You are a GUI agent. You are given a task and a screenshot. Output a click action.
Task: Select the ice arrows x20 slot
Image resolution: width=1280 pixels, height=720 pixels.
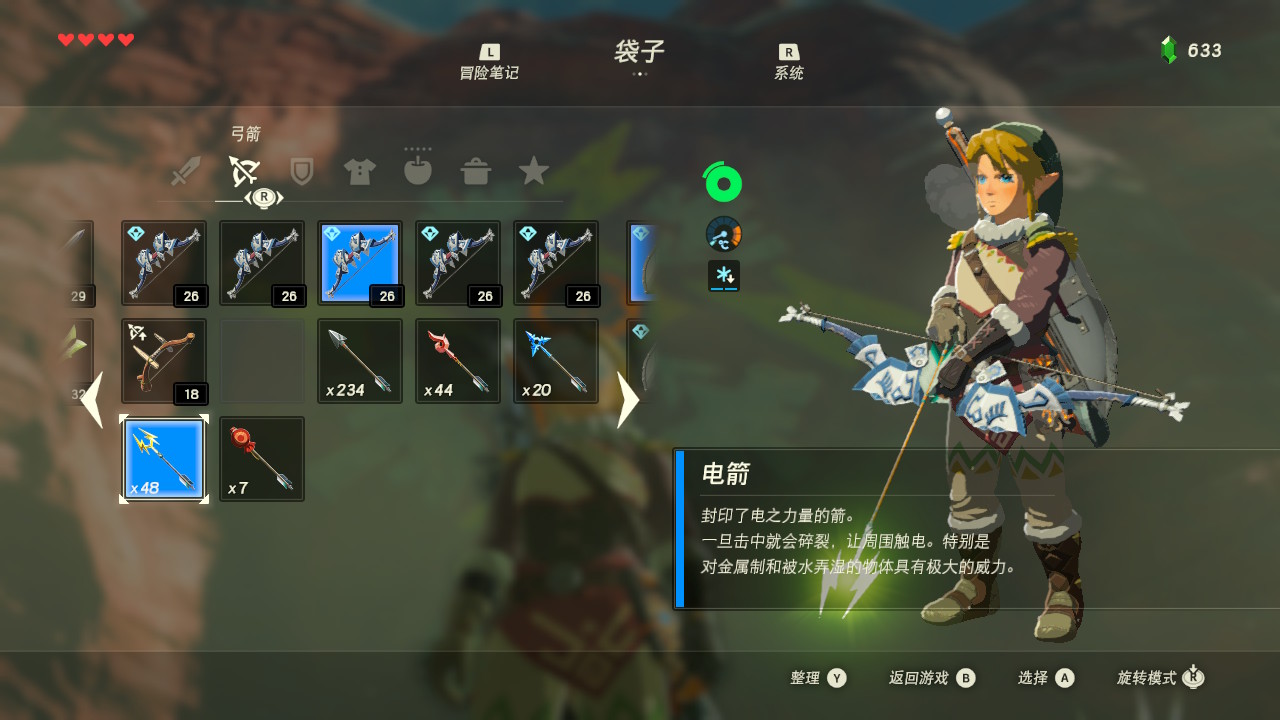click(556, 361)
